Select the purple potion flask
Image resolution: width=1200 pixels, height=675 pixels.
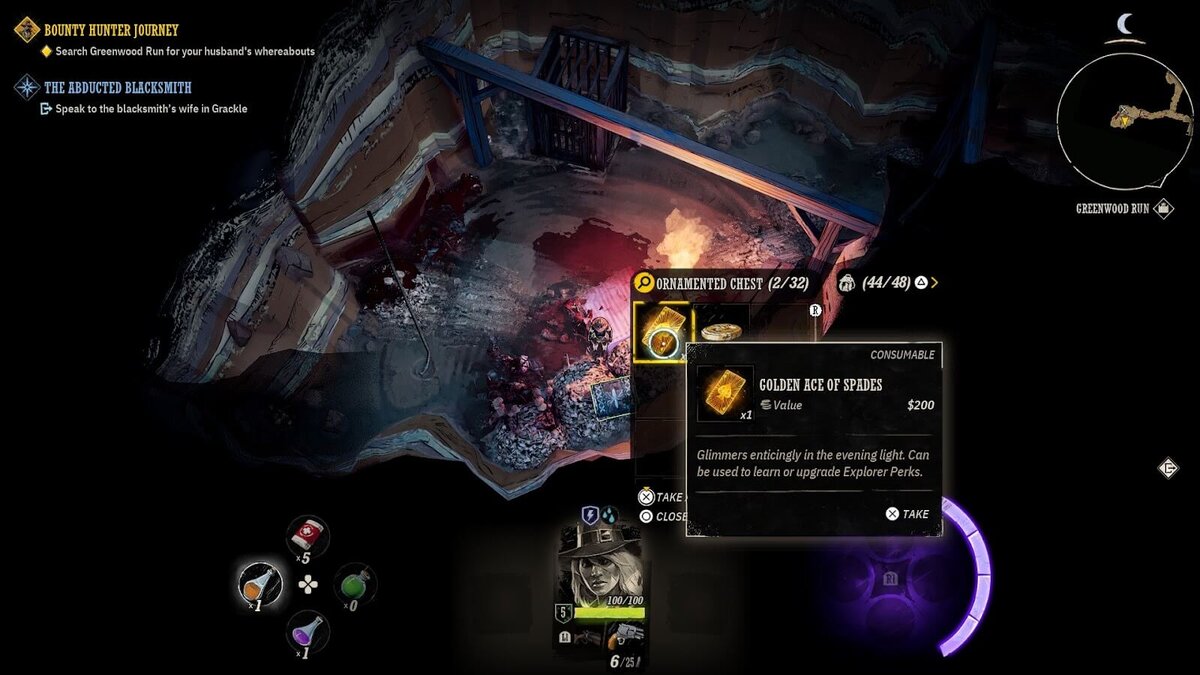[x=307, y=631]
